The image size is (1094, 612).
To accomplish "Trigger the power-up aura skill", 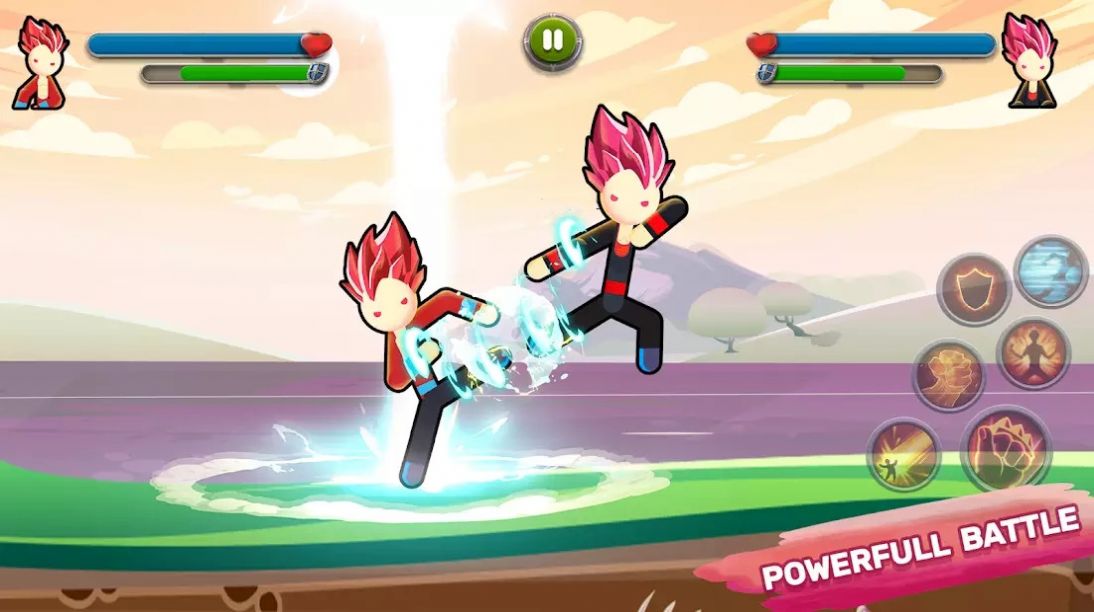I will click(x=1033, y=352).
